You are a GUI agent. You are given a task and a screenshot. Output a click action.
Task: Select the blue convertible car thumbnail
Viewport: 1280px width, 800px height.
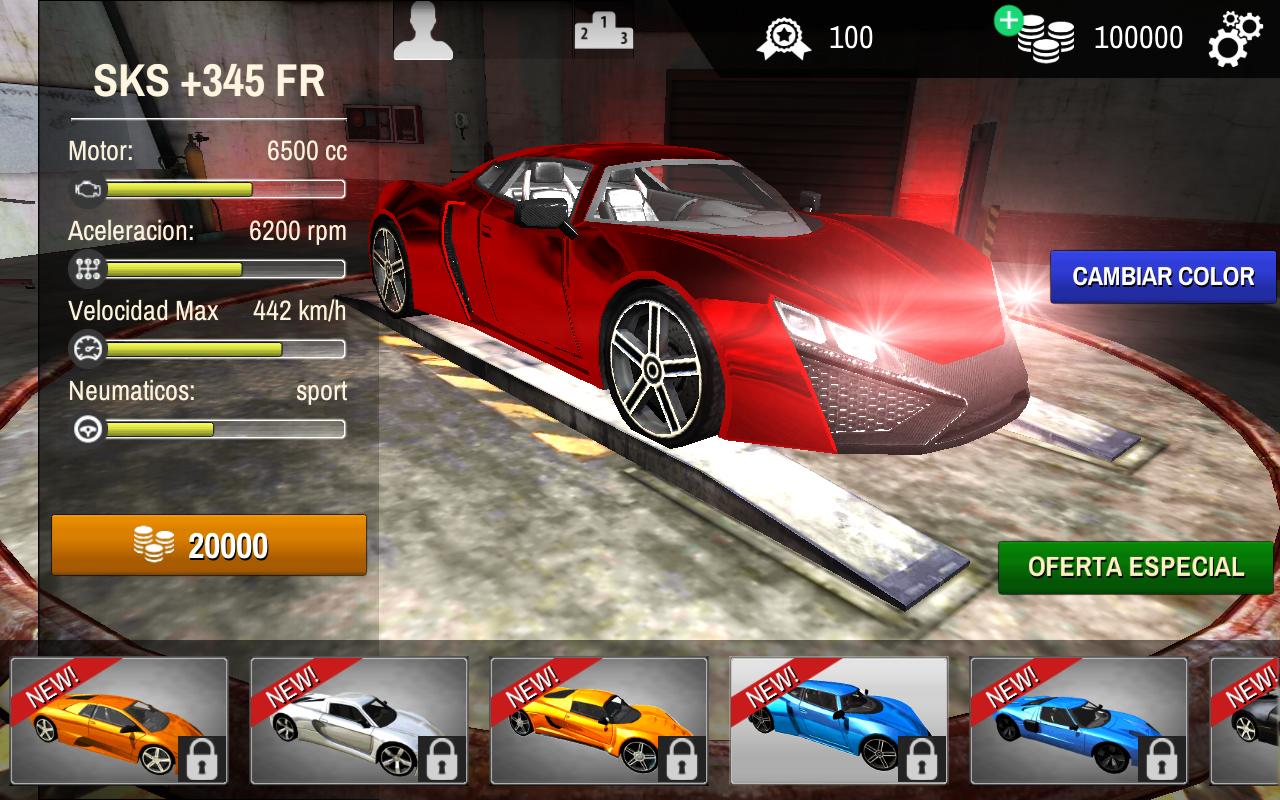point(838,722)
